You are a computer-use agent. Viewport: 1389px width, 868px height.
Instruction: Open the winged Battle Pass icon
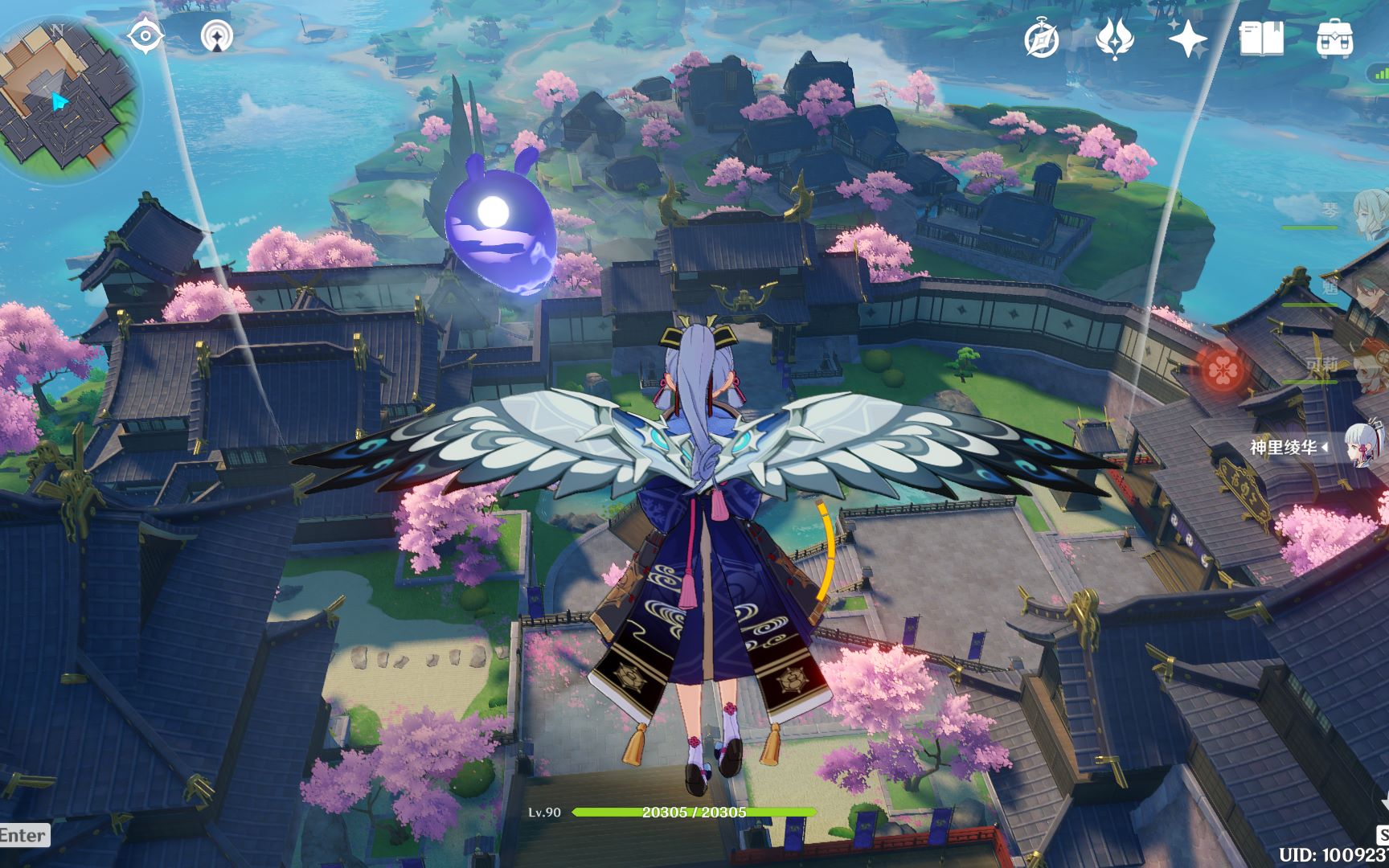click(1114, 39)
